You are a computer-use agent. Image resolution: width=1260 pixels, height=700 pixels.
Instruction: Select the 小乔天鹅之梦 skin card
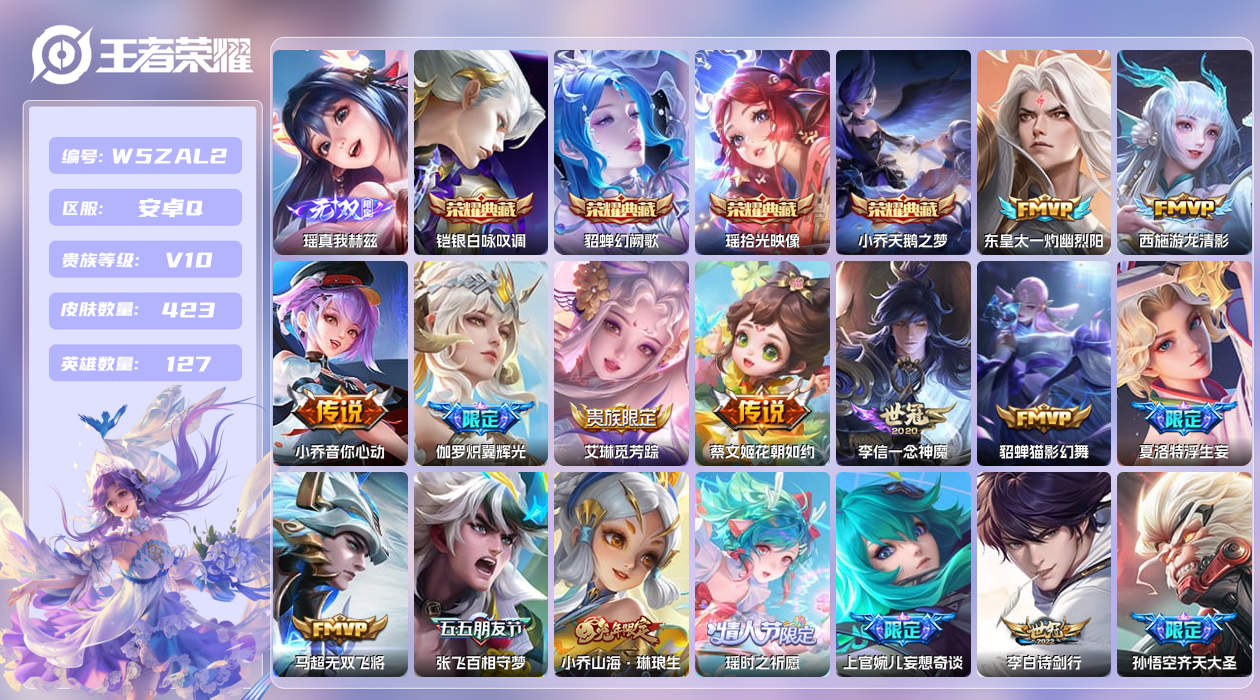coord(903,152)
